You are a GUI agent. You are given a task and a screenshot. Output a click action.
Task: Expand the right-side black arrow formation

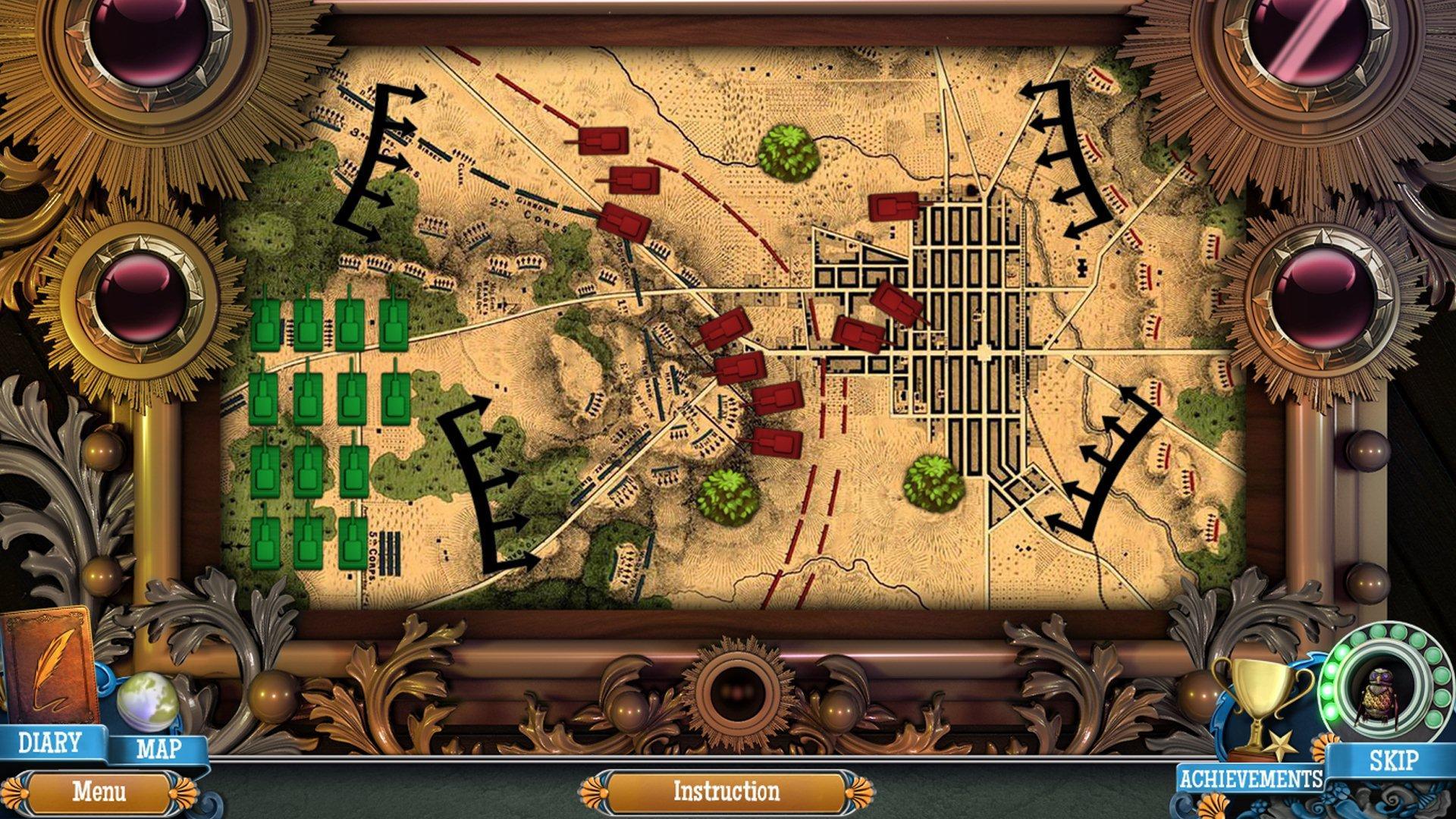pos(1069,152)
